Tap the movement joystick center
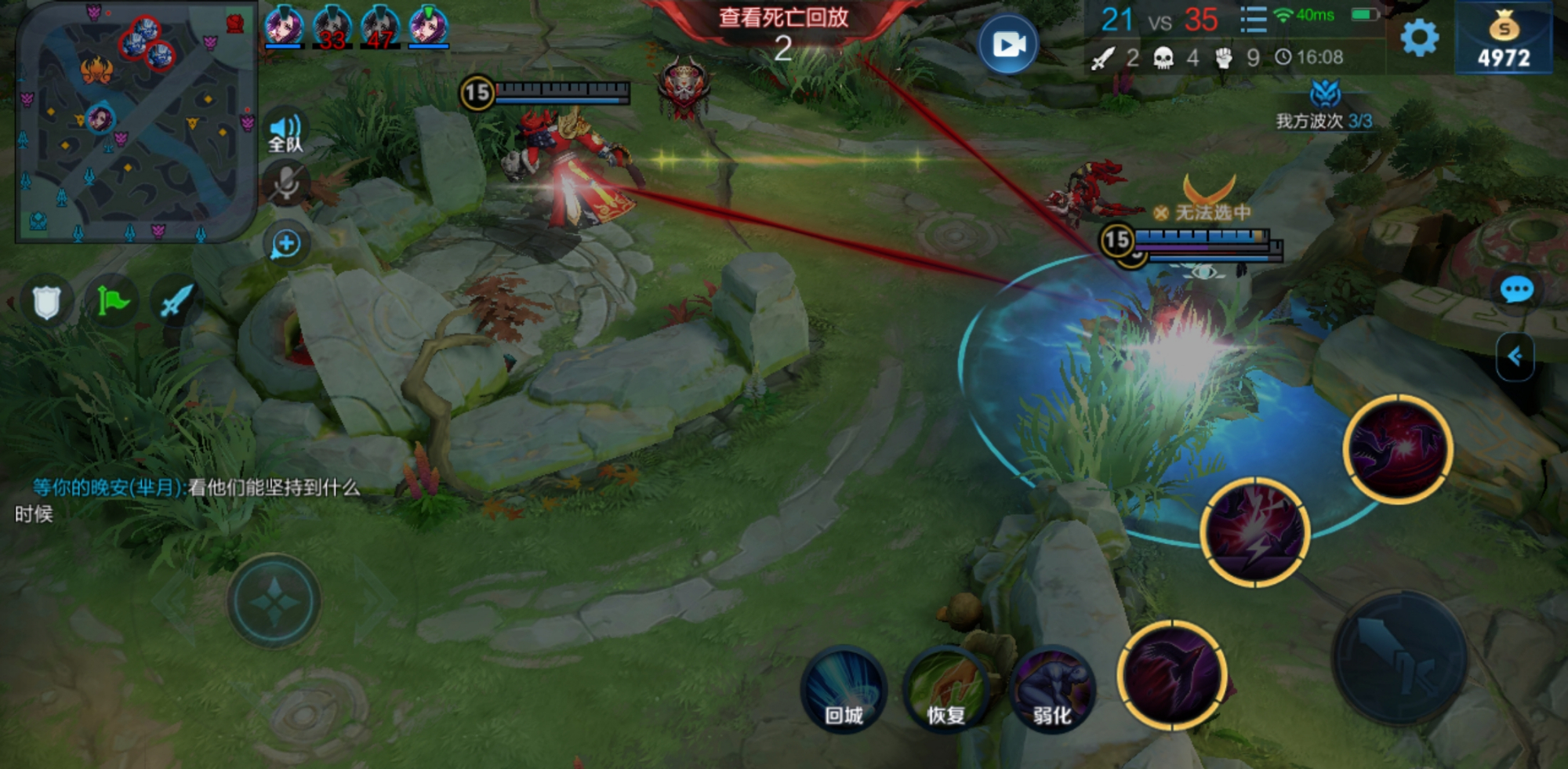The width and height of the screenshot is (1568, 769). [274, 602]
